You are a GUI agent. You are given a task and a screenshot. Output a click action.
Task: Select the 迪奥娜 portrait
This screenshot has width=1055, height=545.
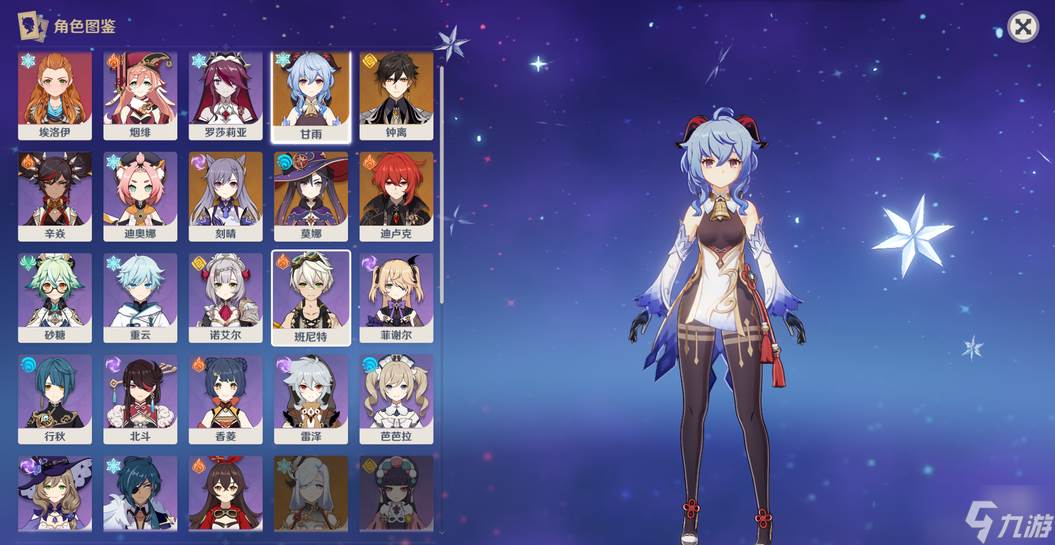coord(140,194)
